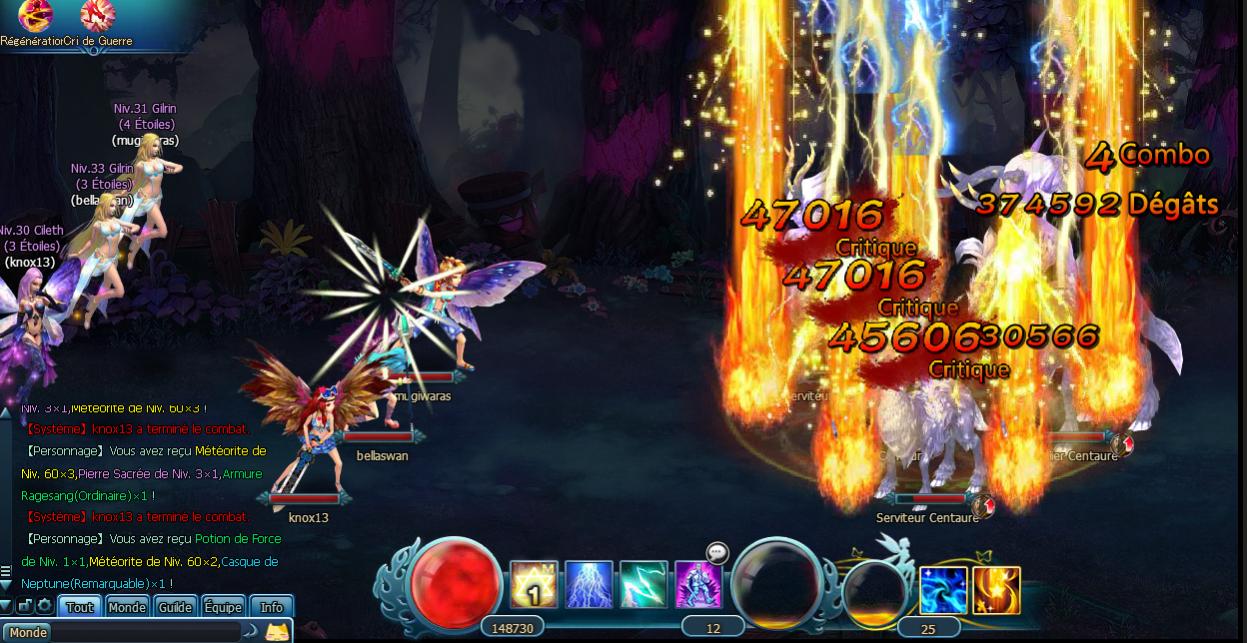Image resolution: width=1247 pixels, height=643 pixels.
Task: Open chat settings gear icon
Action: point(44,606)
